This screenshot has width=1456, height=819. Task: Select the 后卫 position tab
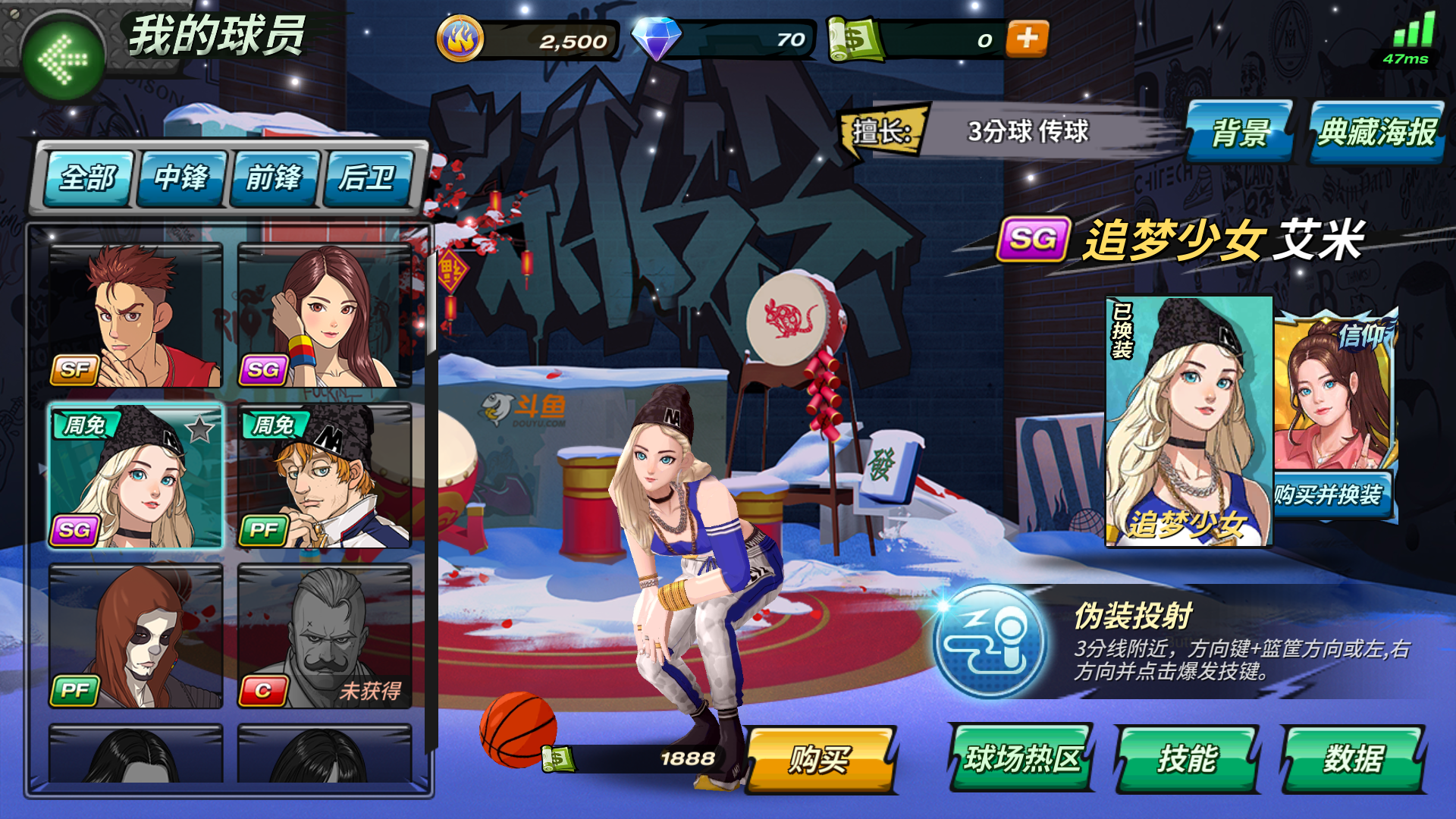pos(367,178)
